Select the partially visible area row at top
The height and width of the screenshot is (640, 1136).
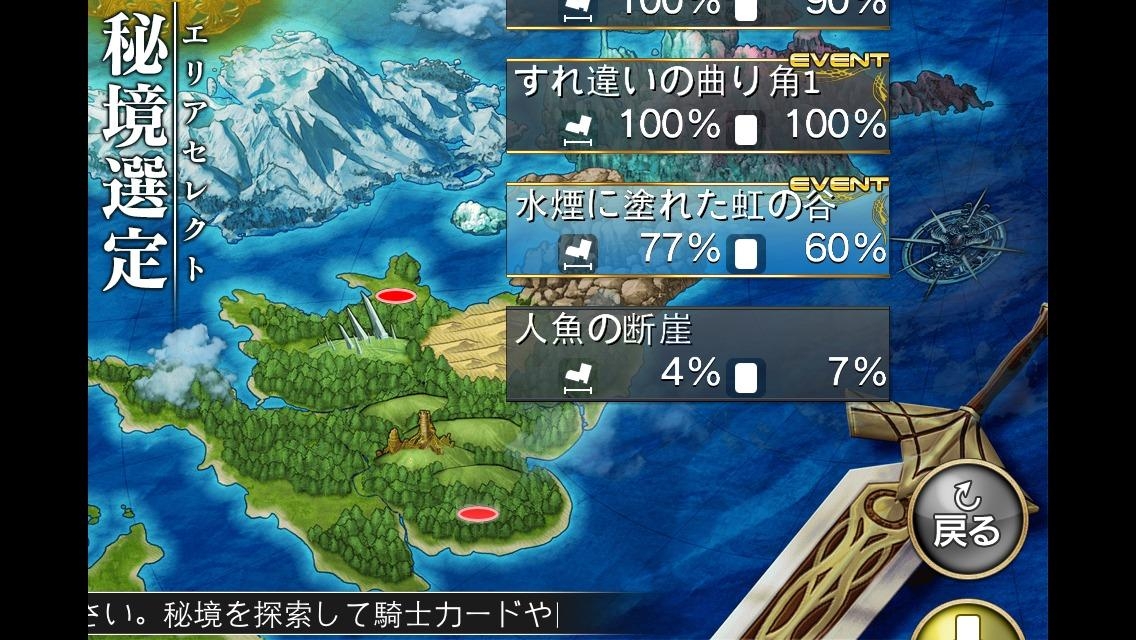[697, 10]
